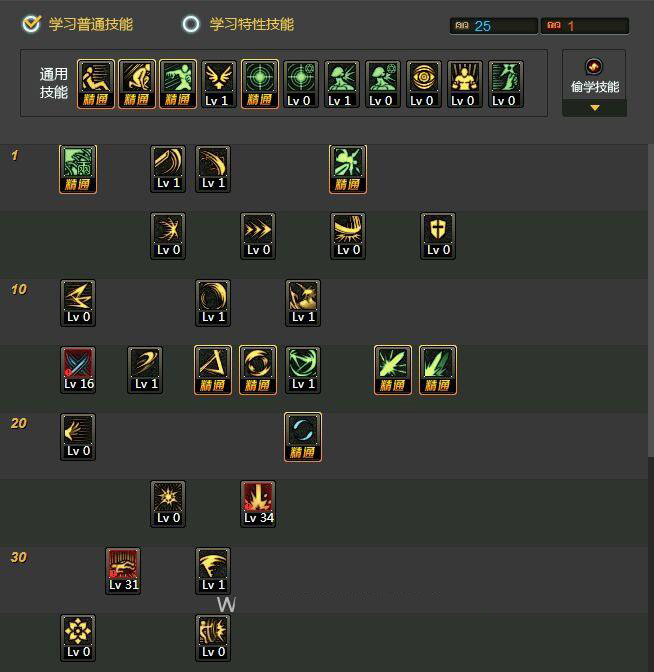Open the 偷学技能 dropdown
The height and width of the screenshot is (672, 654).
[594, 84]
